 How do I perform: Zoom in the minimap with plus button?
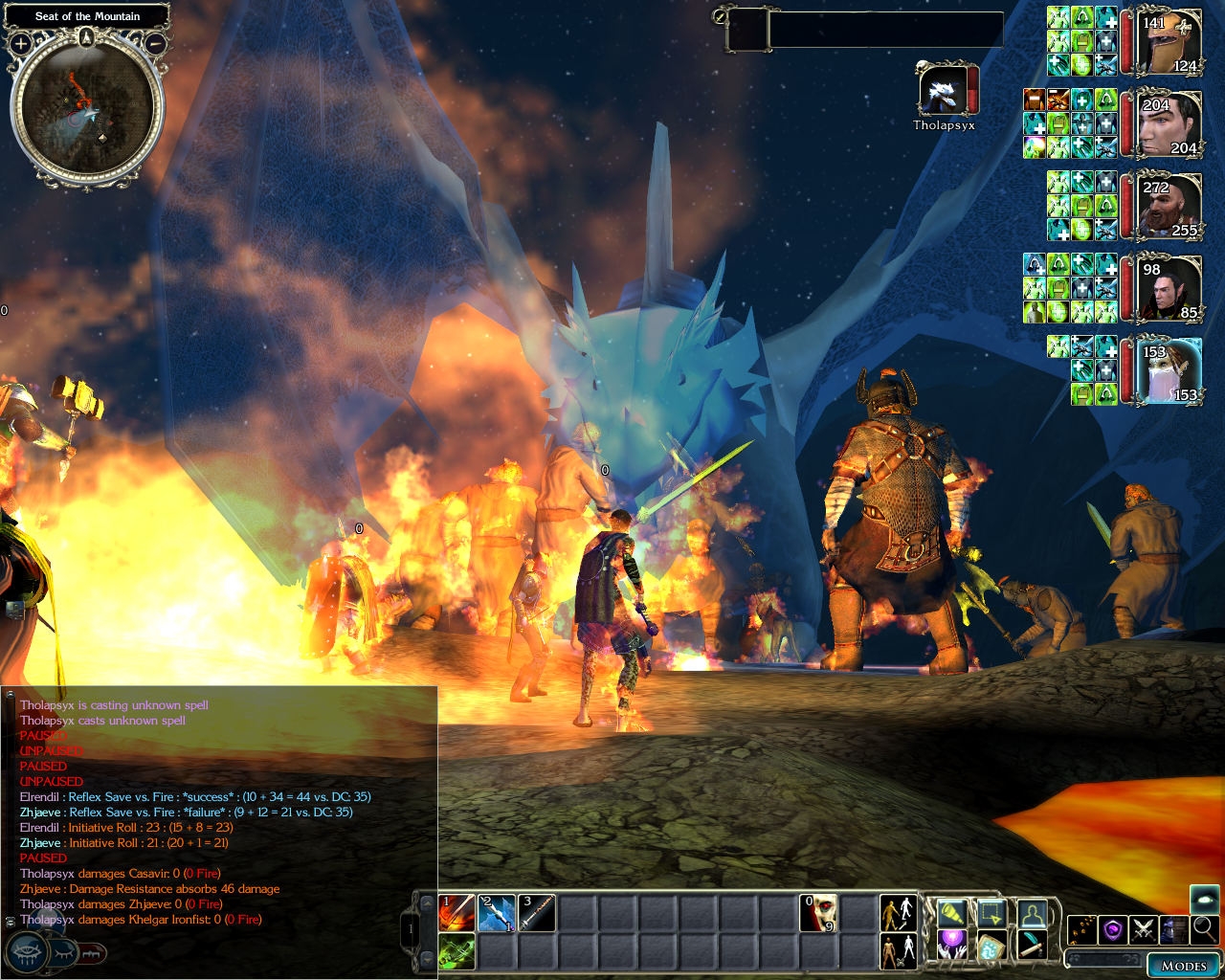coord(21,43)
